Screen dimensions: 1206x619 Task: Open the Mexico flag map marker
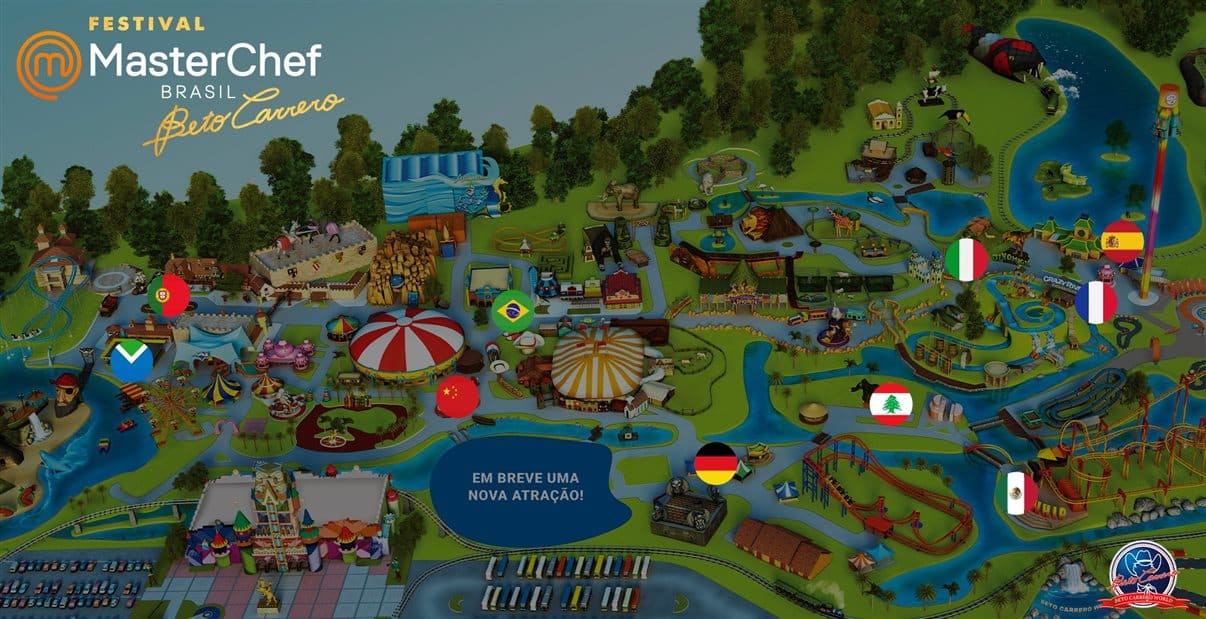pos(1019,493)
